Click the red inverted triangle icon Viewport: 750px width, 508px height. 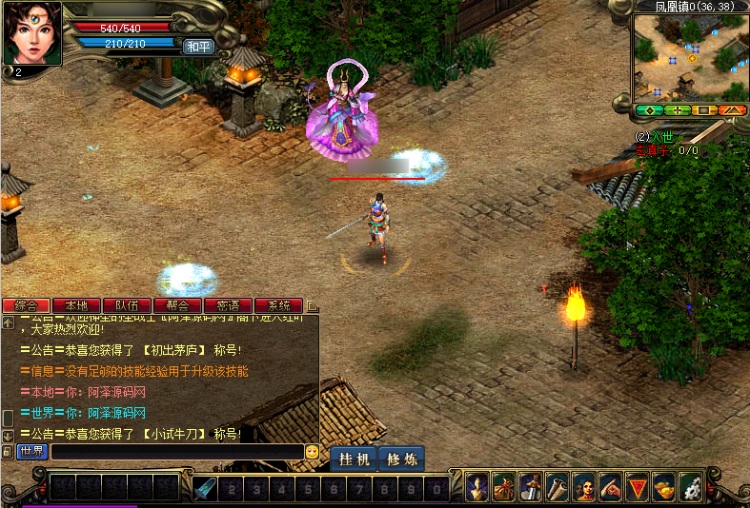(x=637, y=487)
